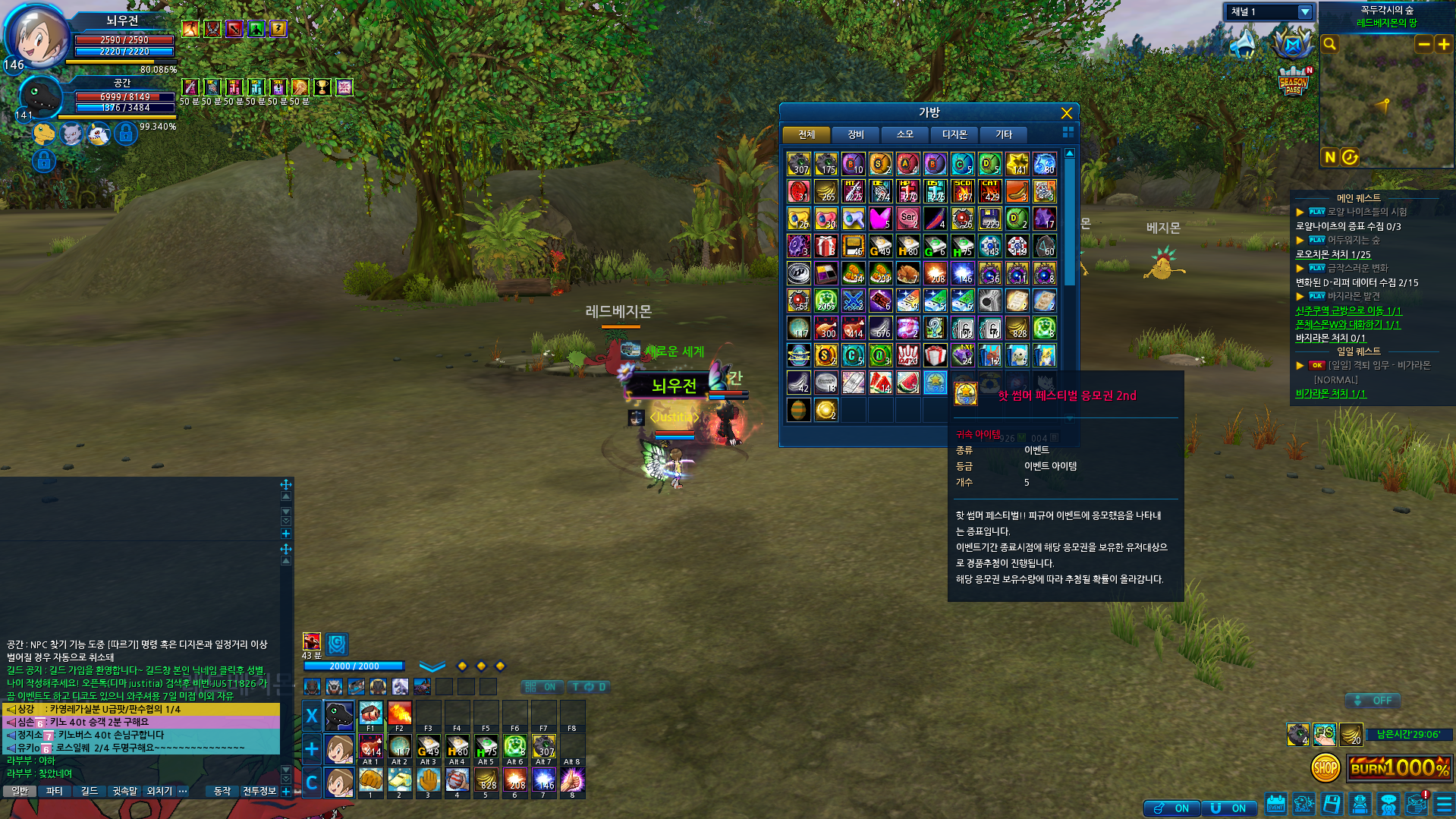
Task: Open the SHOP coin button
Action: (x=1325, y=768)
